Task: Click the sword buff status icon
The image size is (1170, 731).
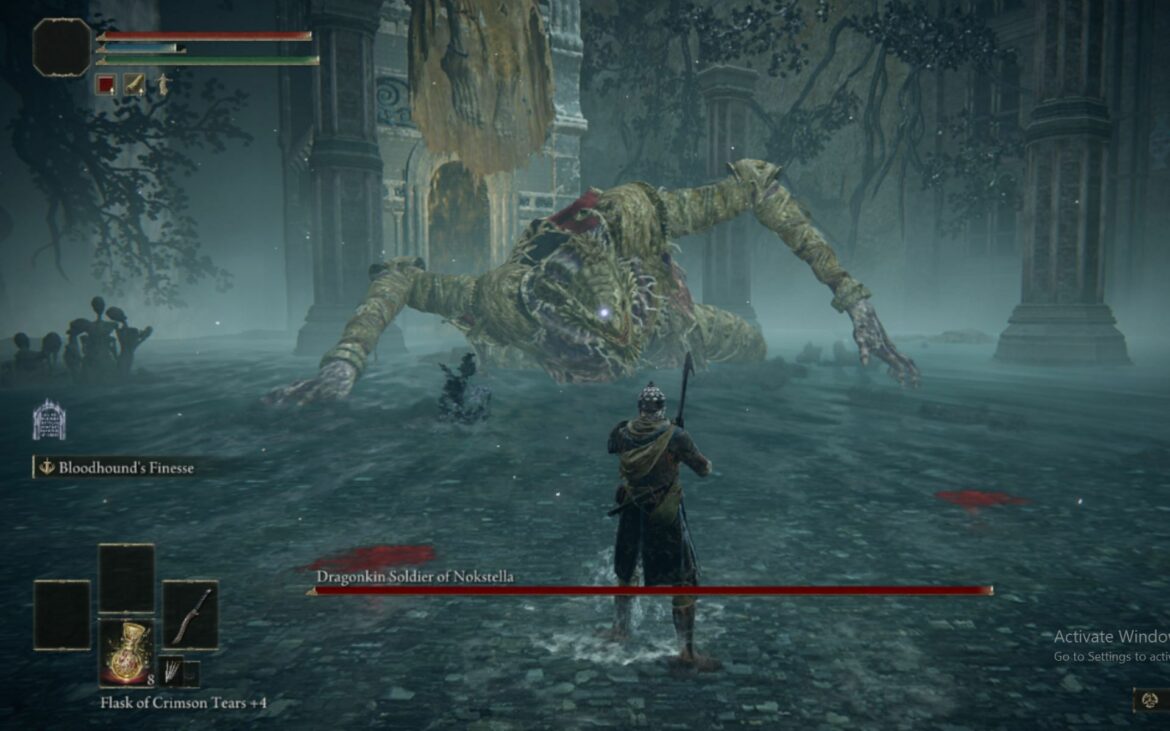Action: [134, 85]
